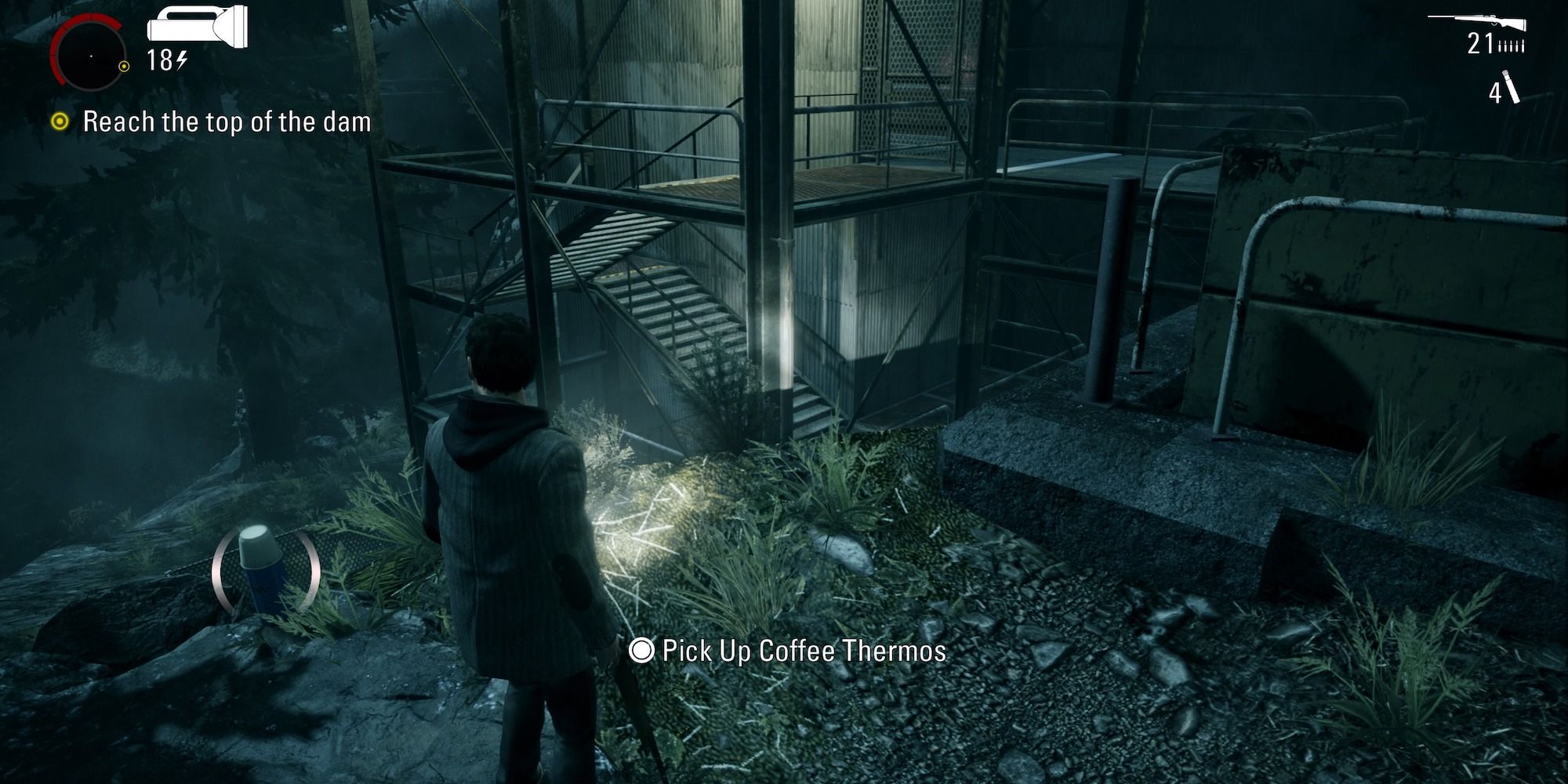This screenshot has width=1568, height=784.
Task: Click the yellow objective marker ring
Action: click(x=60, y=122)
